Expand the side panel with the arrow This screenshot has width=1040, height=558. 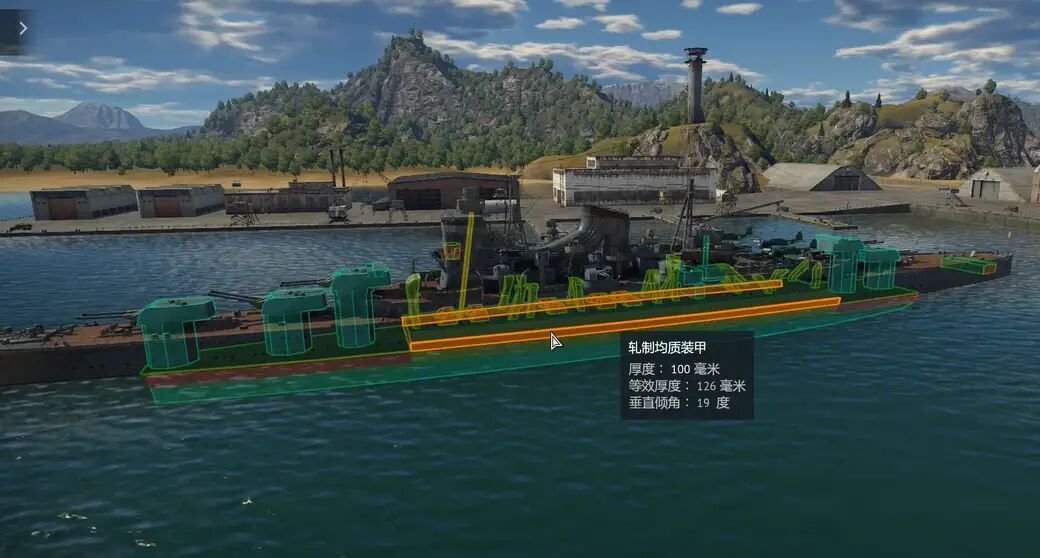21,28
